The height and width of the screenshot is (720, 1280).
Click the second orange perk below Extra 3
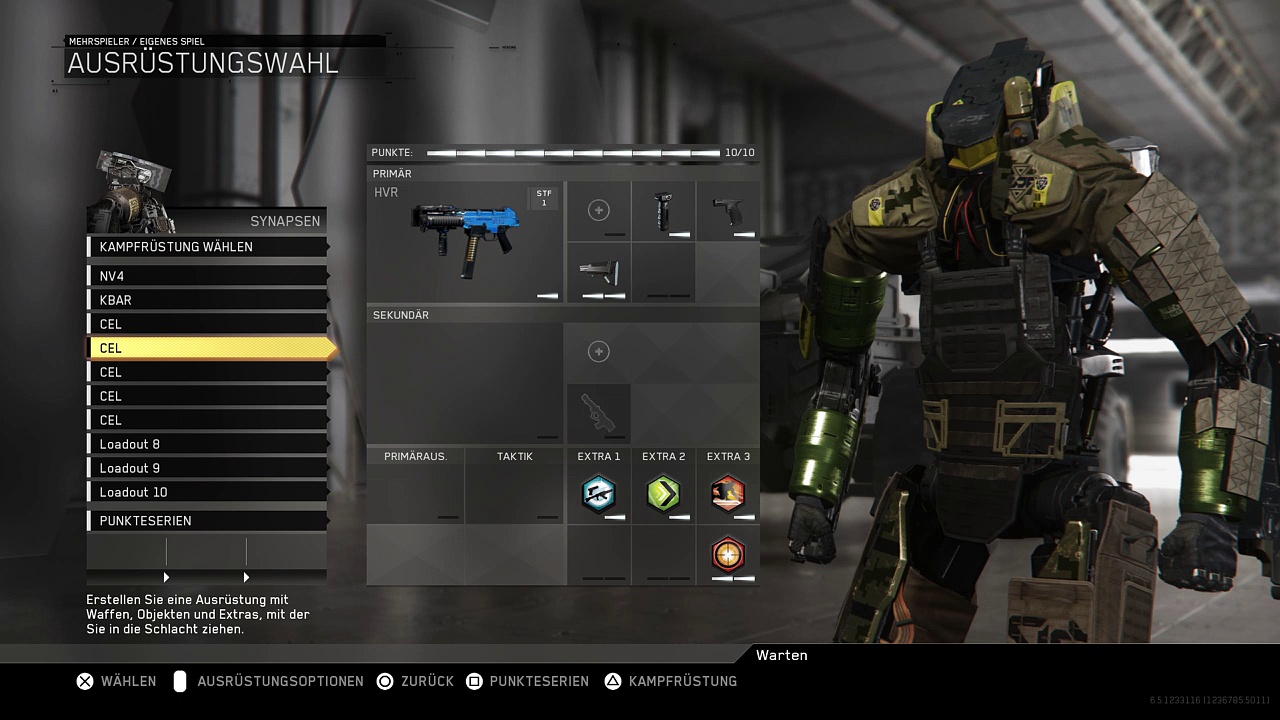point(728,554)
